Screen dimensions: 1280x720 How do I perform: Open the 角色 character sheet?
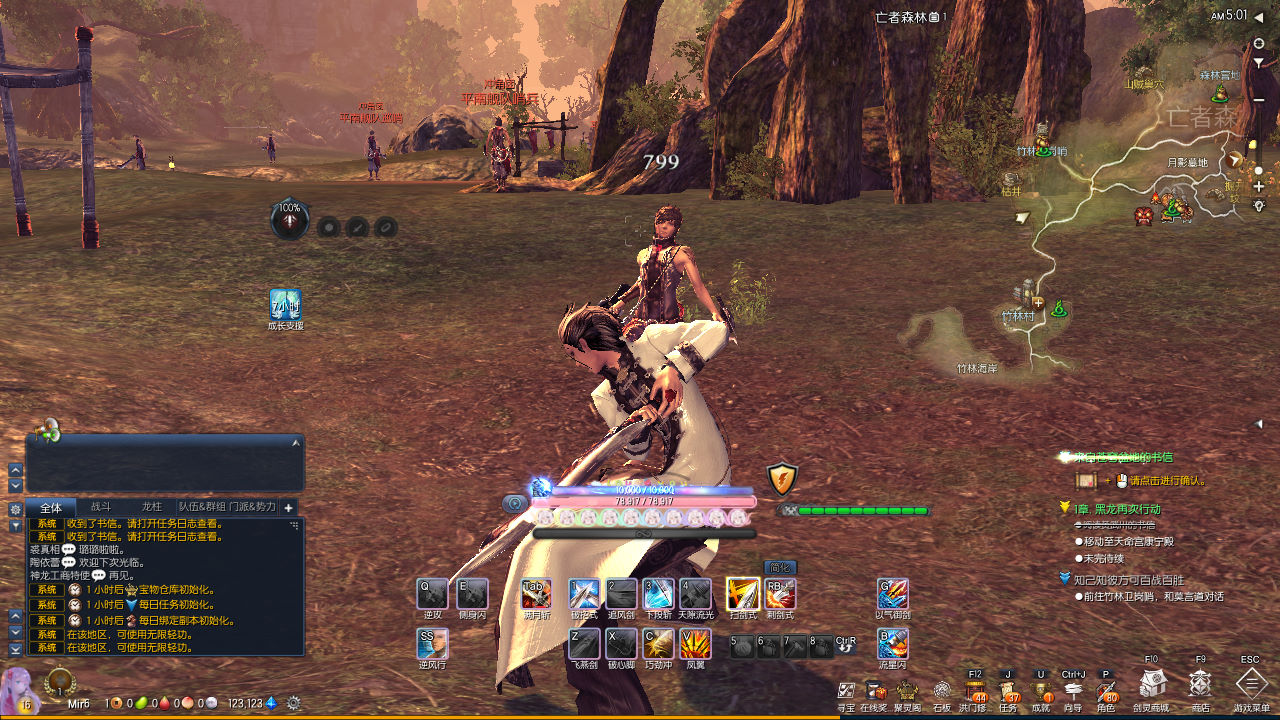(x=1106, y=691)
